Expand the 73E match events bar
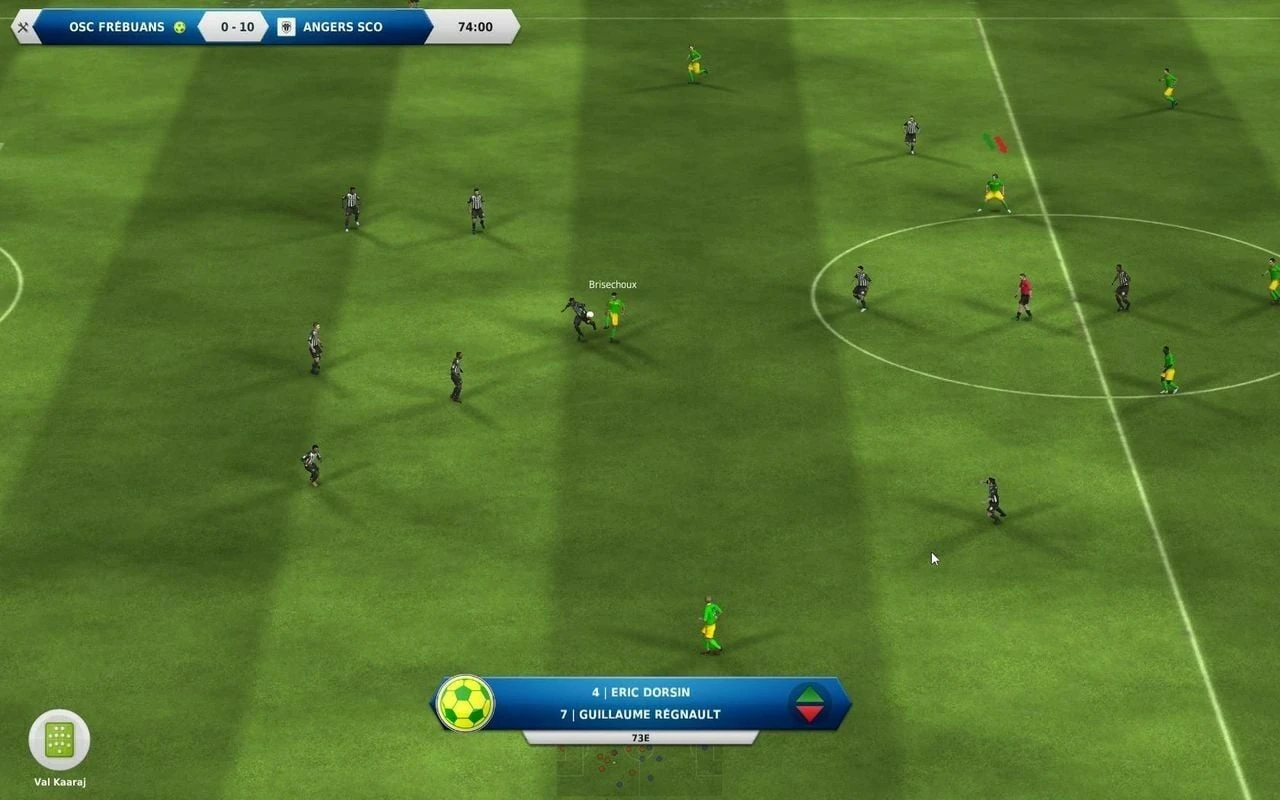Viewport: 1280px width, 800px height. point(640,738)
